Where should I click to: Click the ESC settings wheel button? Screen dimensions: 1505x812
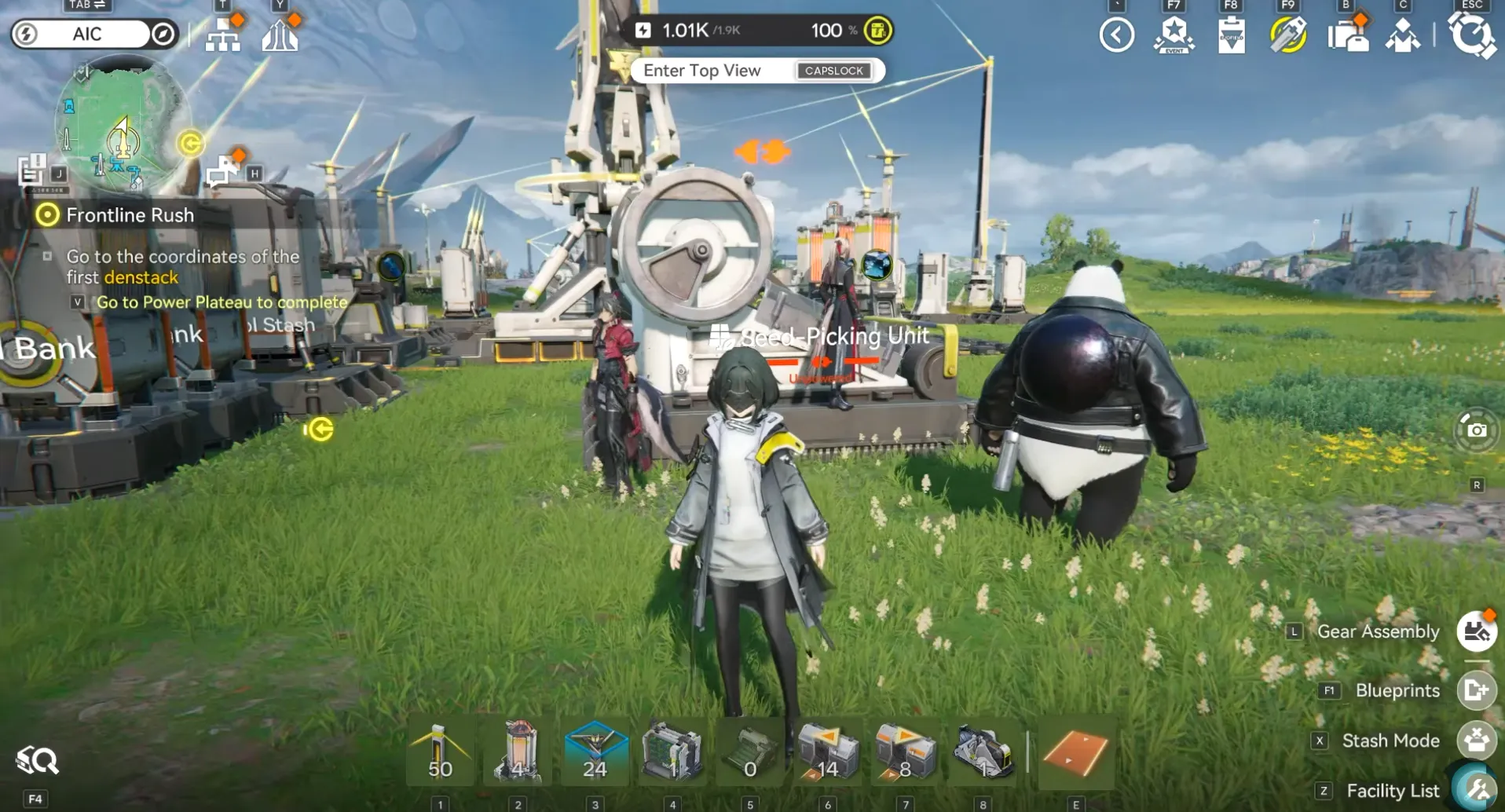coord(1476,35)
